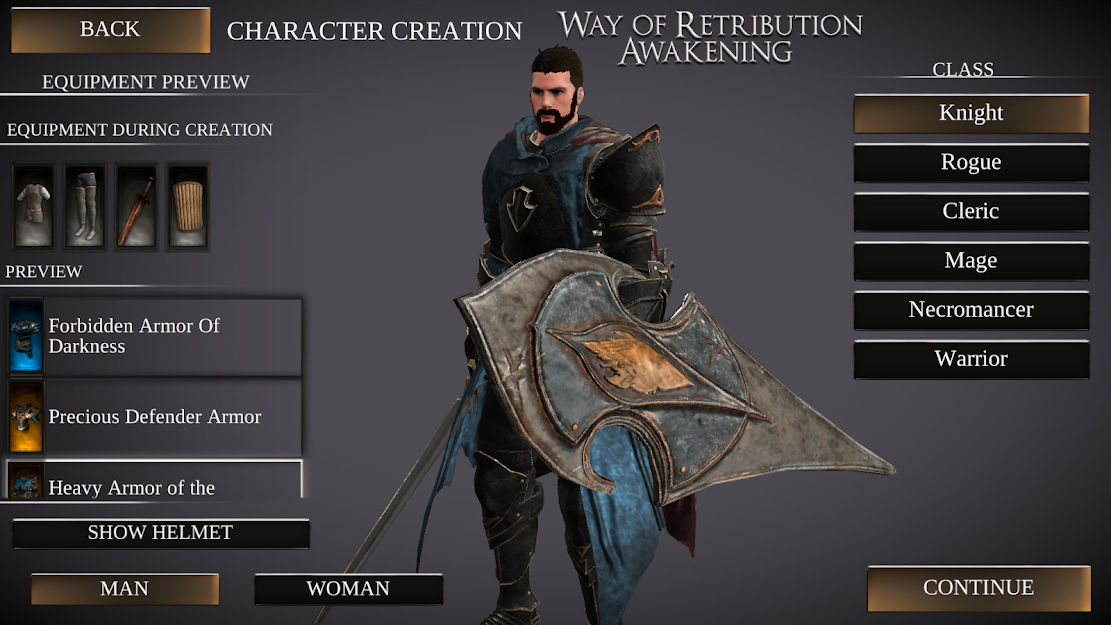Choose the Rogue class

coord(971,163)
